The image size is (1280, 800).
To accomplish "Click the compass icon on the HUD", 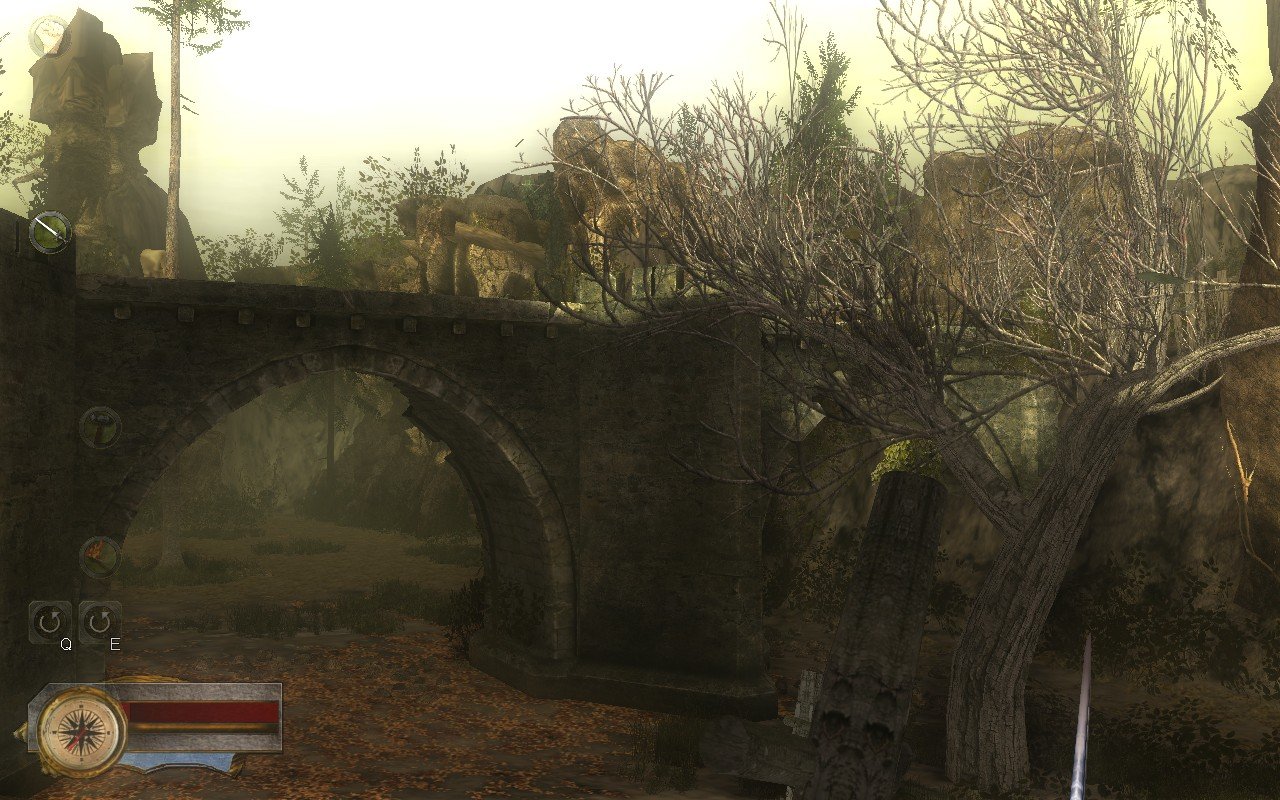I will (x=81, y=731).
